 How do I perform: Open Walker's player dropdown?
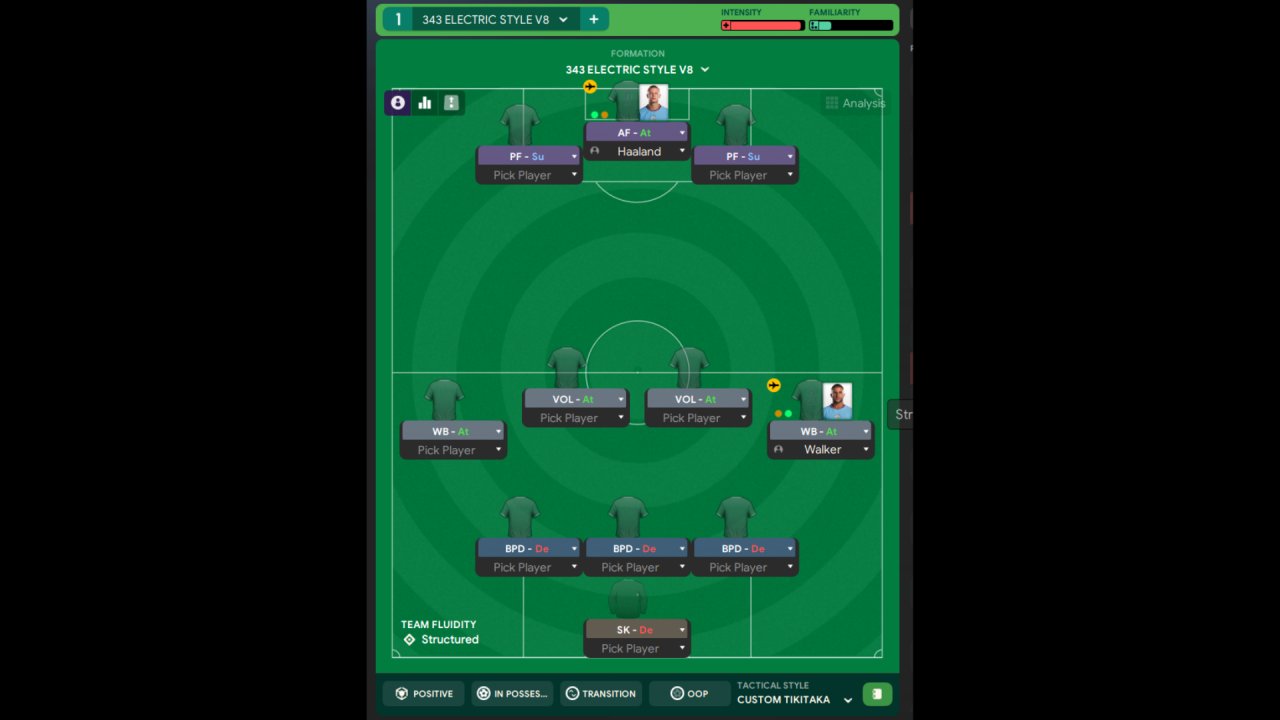point(866,450)
